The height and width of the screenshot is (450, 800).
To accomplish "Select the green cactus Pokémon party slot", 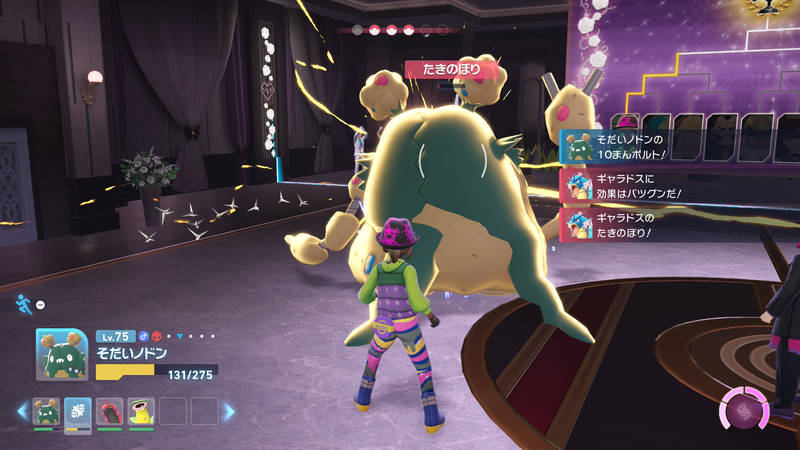I will click(46, 411).
